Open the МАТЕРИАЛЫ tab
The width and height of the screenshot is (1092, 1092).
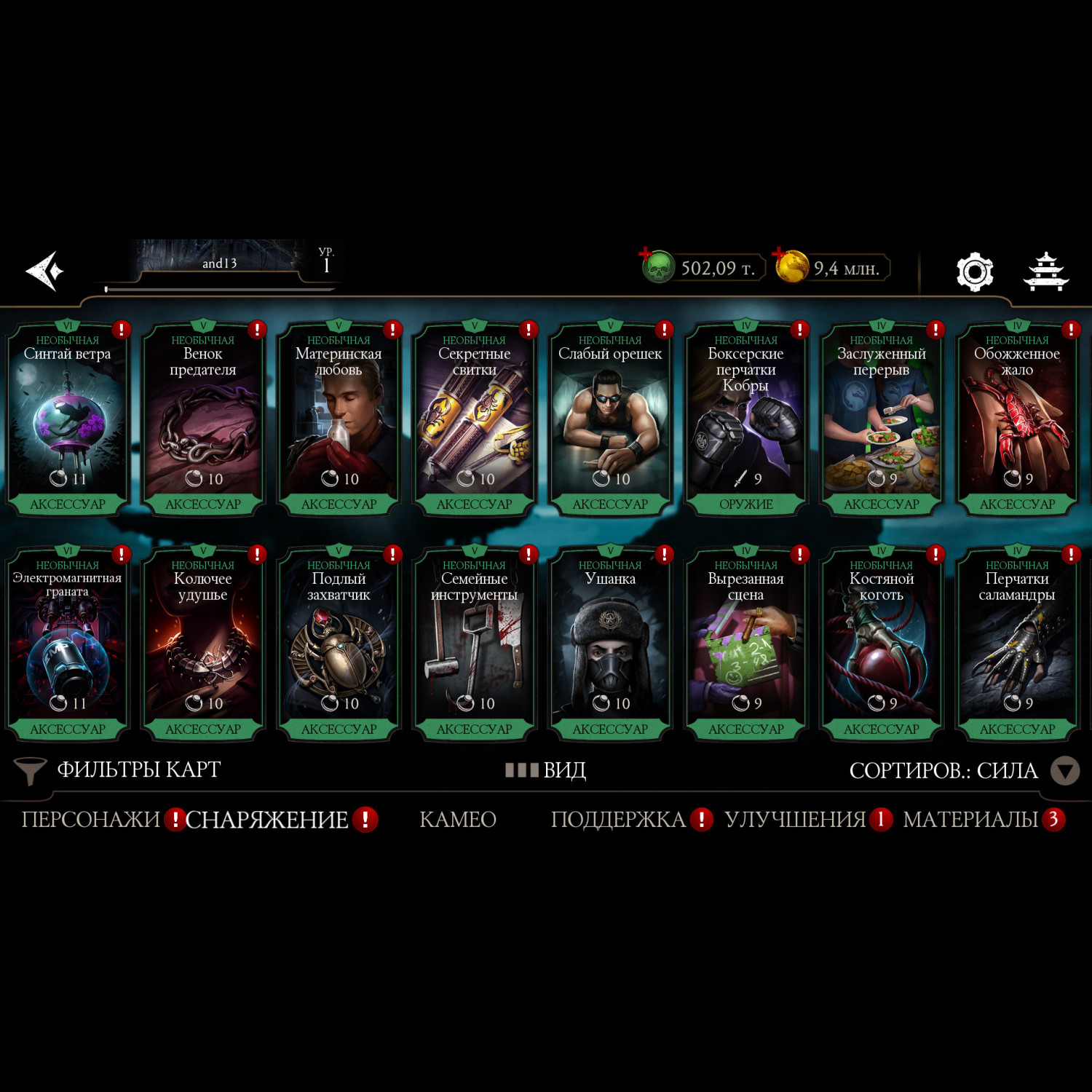coord(970,820)
